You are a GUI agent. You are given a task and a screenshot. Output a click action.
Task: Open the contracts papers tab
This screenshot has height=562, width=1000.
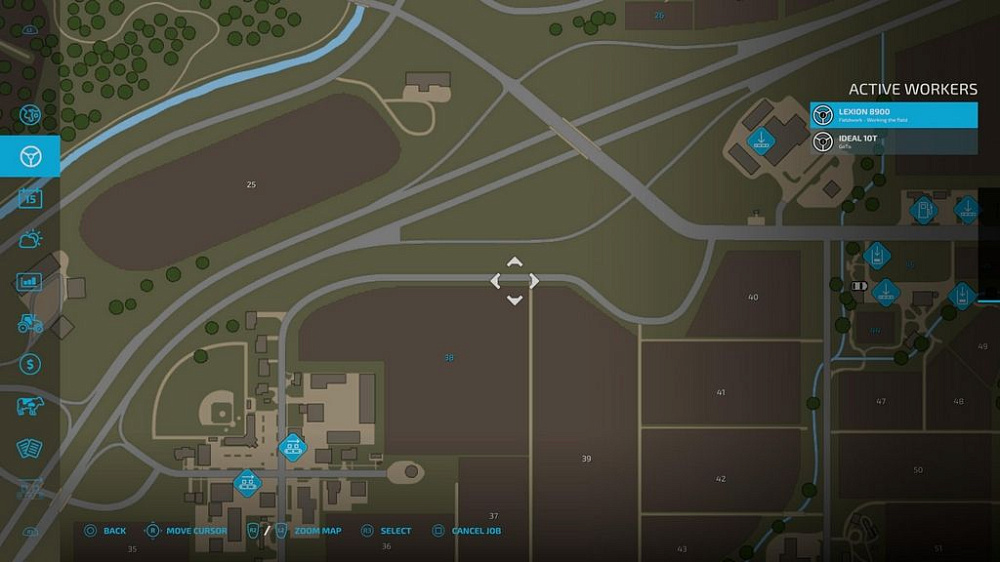tap(30, 447)
